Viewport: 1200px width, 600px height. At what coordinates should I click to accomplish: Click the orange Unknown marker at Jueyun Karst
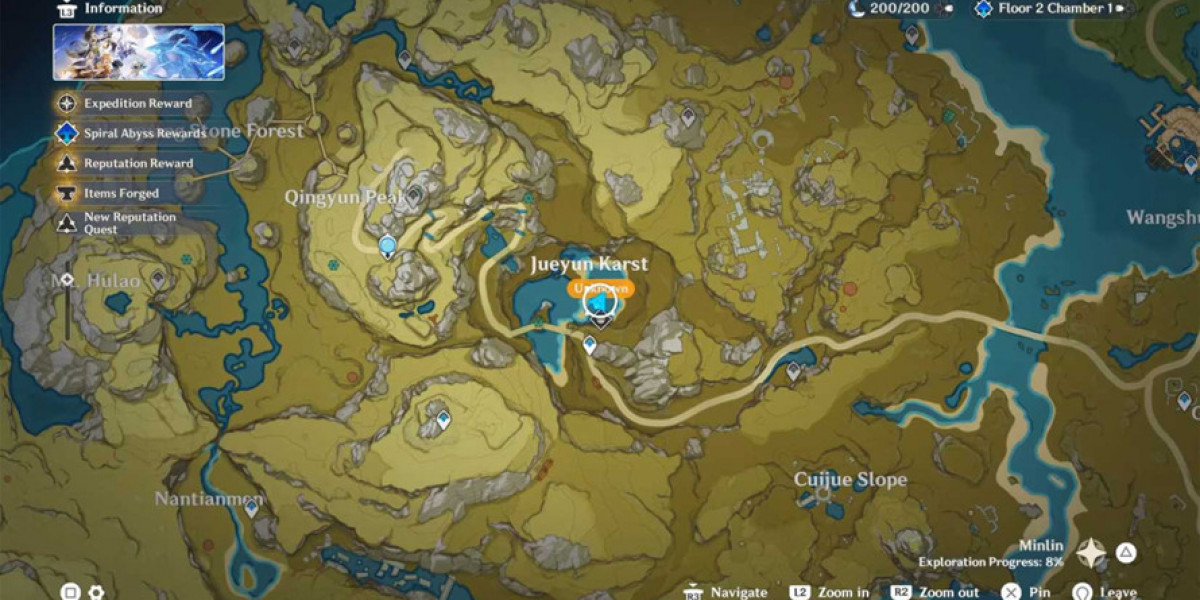click(600, 288)
